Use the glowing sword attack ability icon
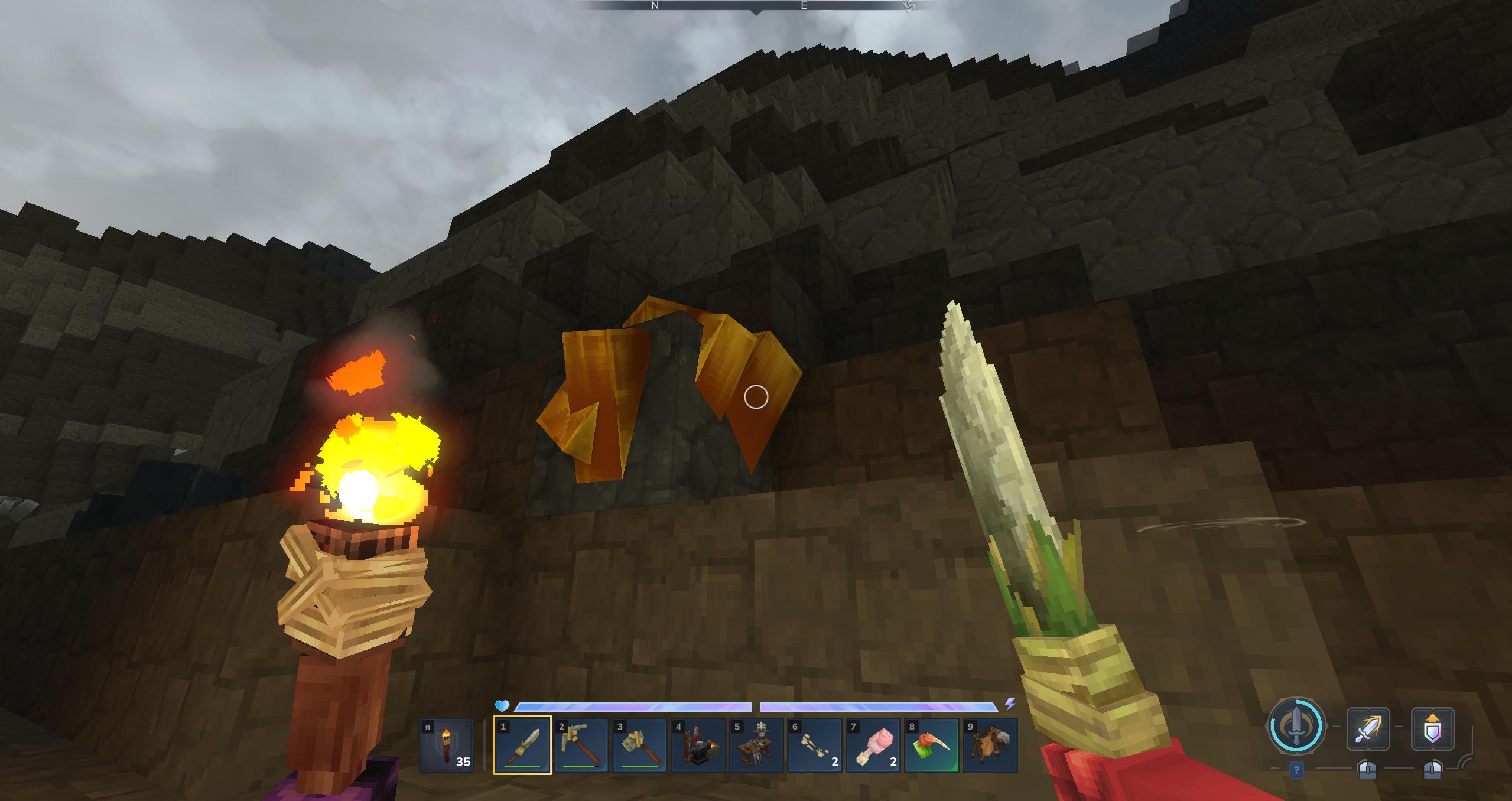Image resolution: width=1512 pixels, height=801 pixels. coord(1368,727)
